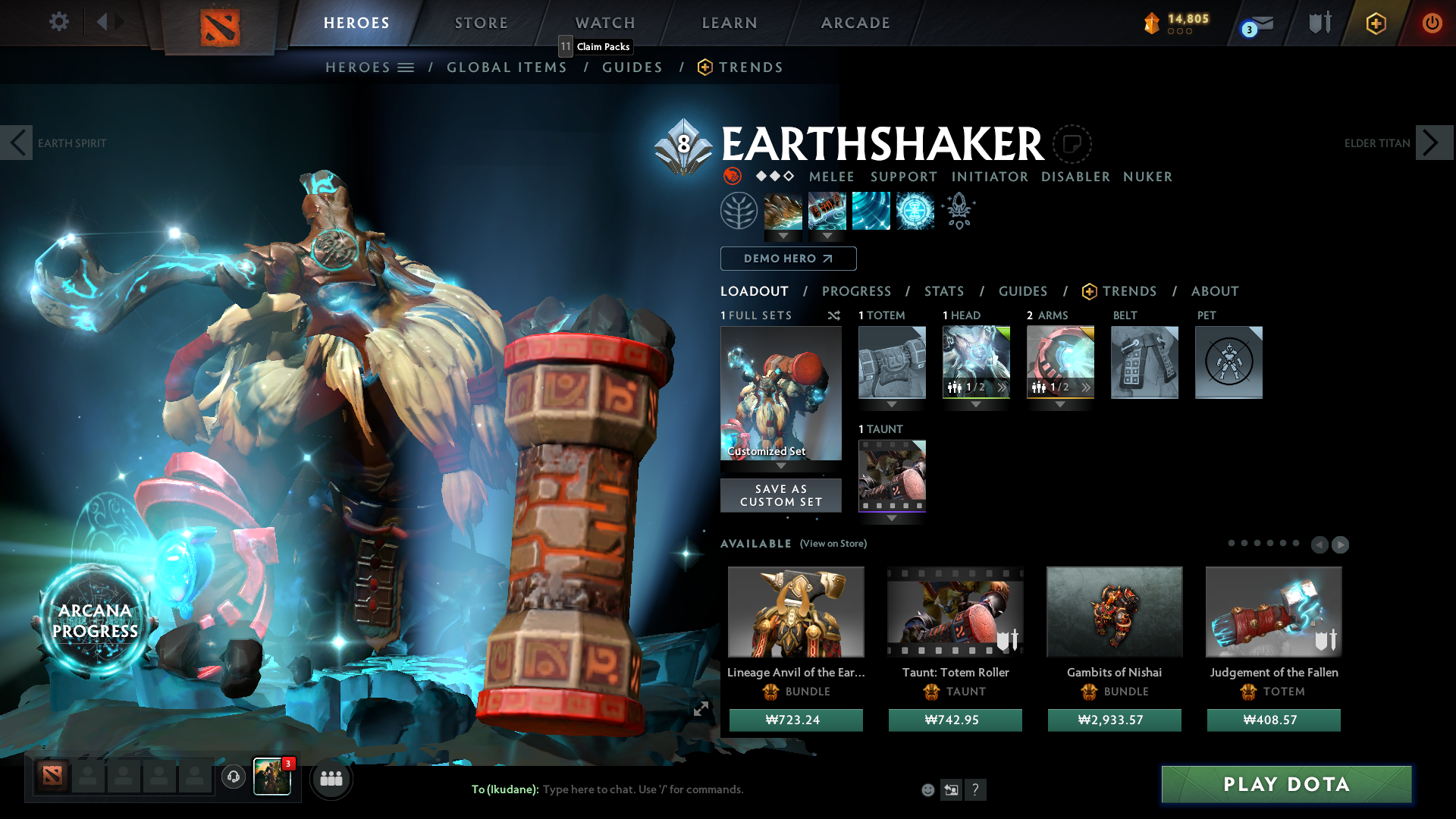Open the Enchant Totem ability icon
Screen dimensions: 1456x819
click(x=827, y=211)
